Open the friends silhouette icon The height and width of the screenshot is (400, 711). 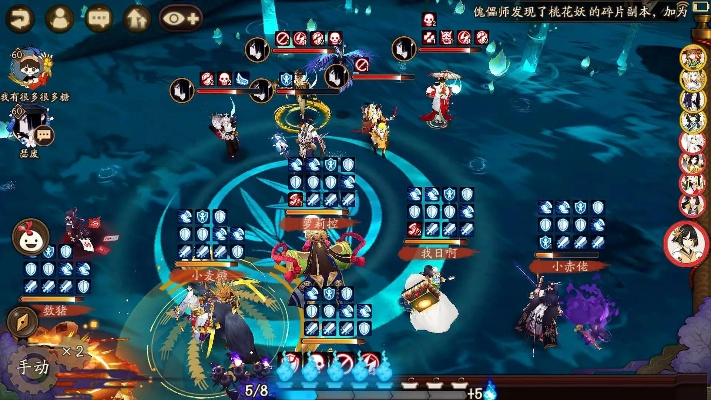point(60,17)
